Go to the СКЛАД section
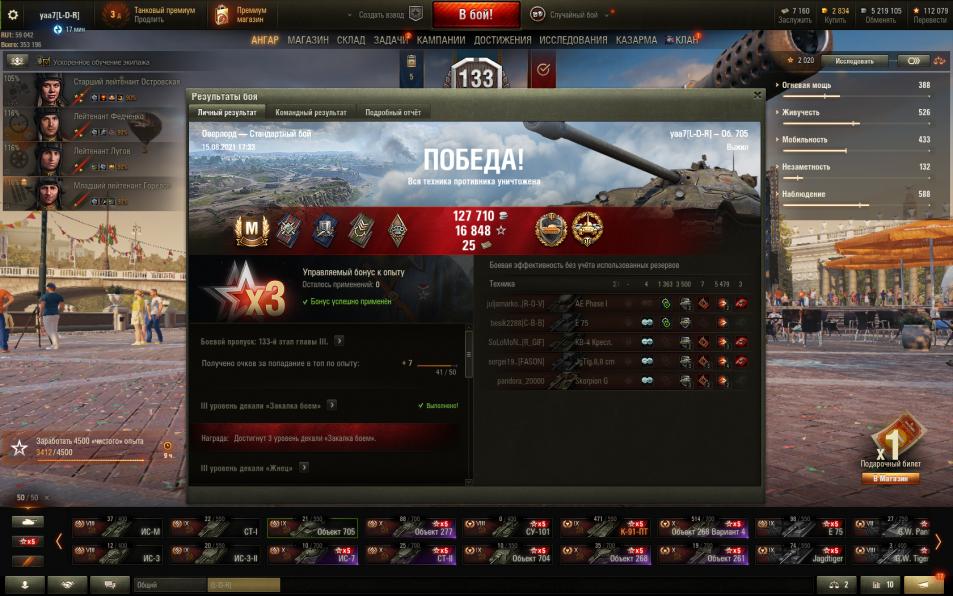953x596 pixels. pos(351,40)
